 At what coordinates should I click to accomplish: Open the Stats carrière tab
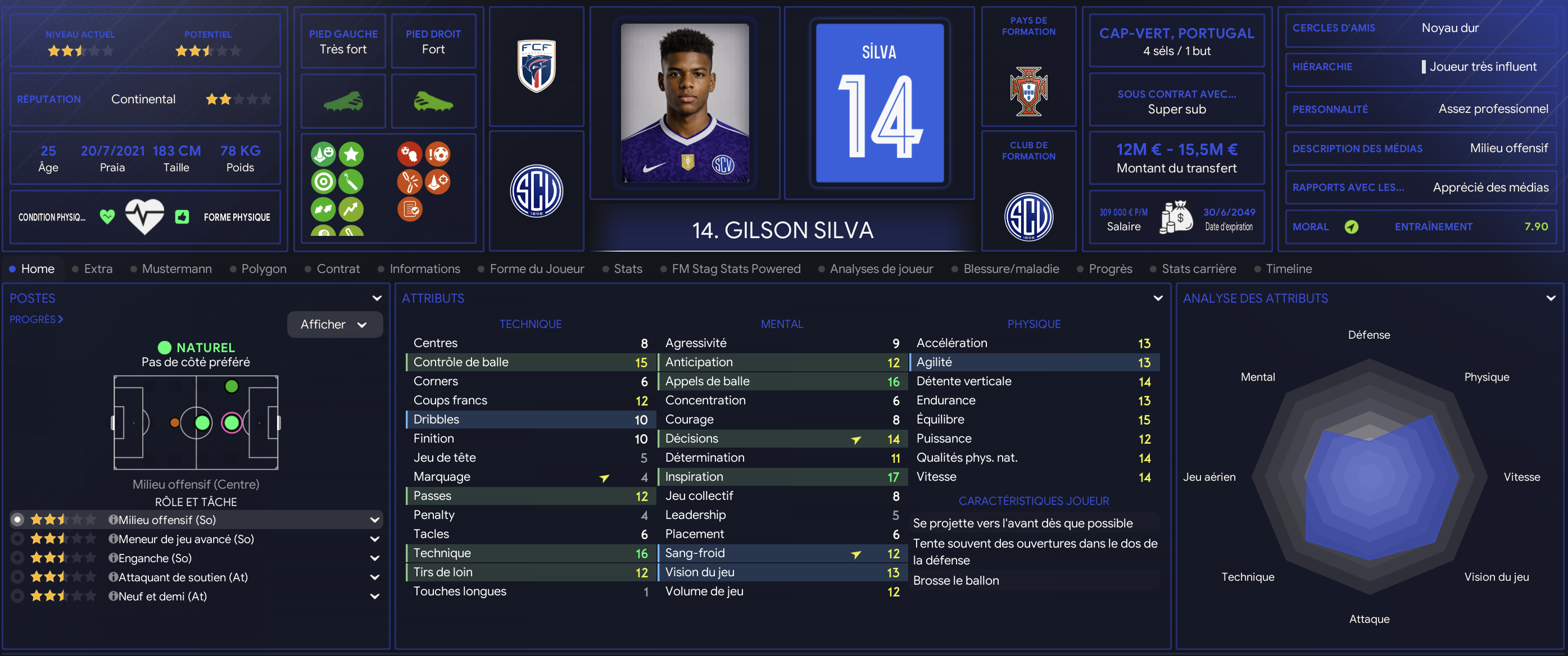1198,269
